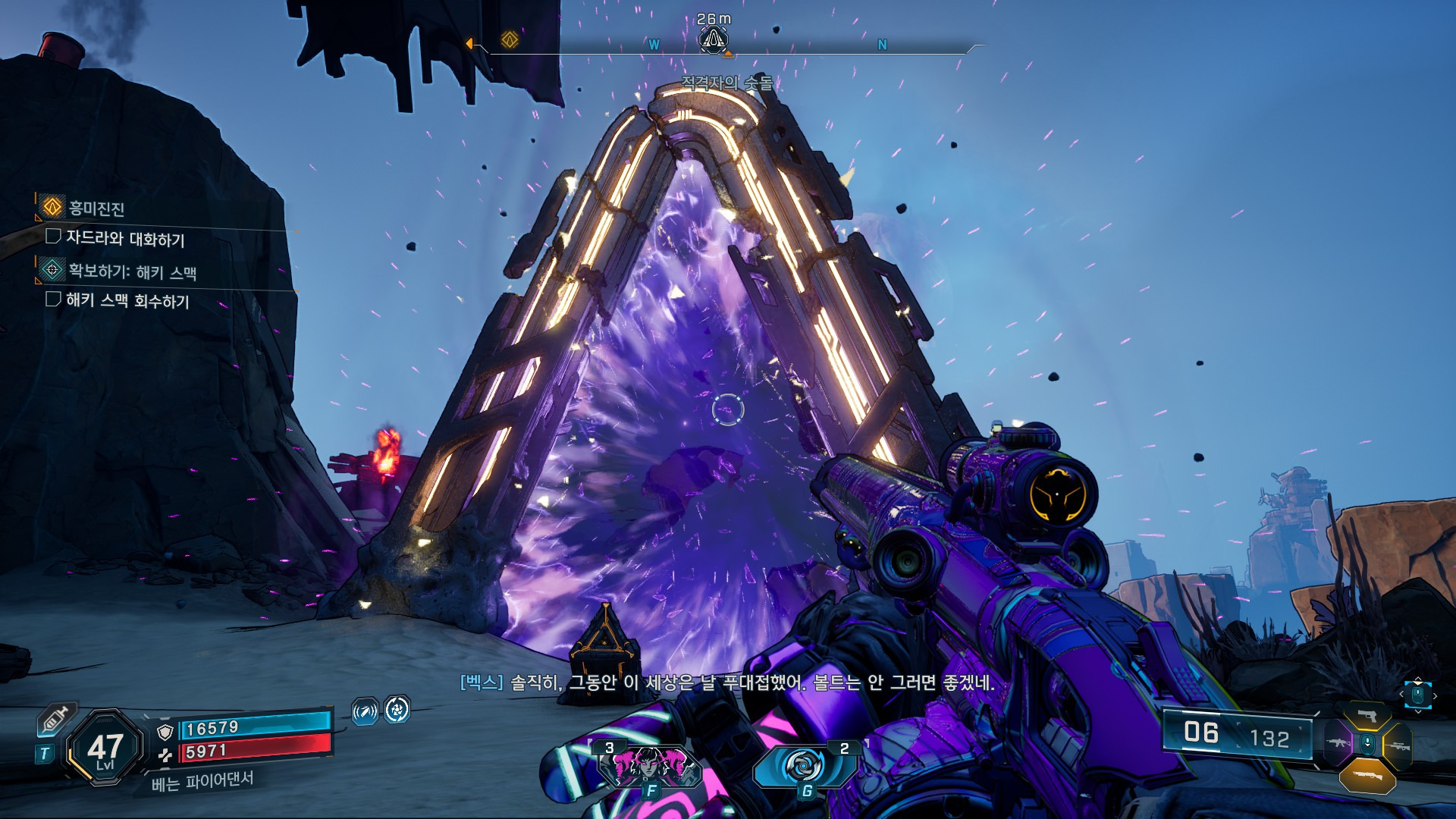Click the radar pulse status icon
1456x819 pixels.
click(365, 711)
